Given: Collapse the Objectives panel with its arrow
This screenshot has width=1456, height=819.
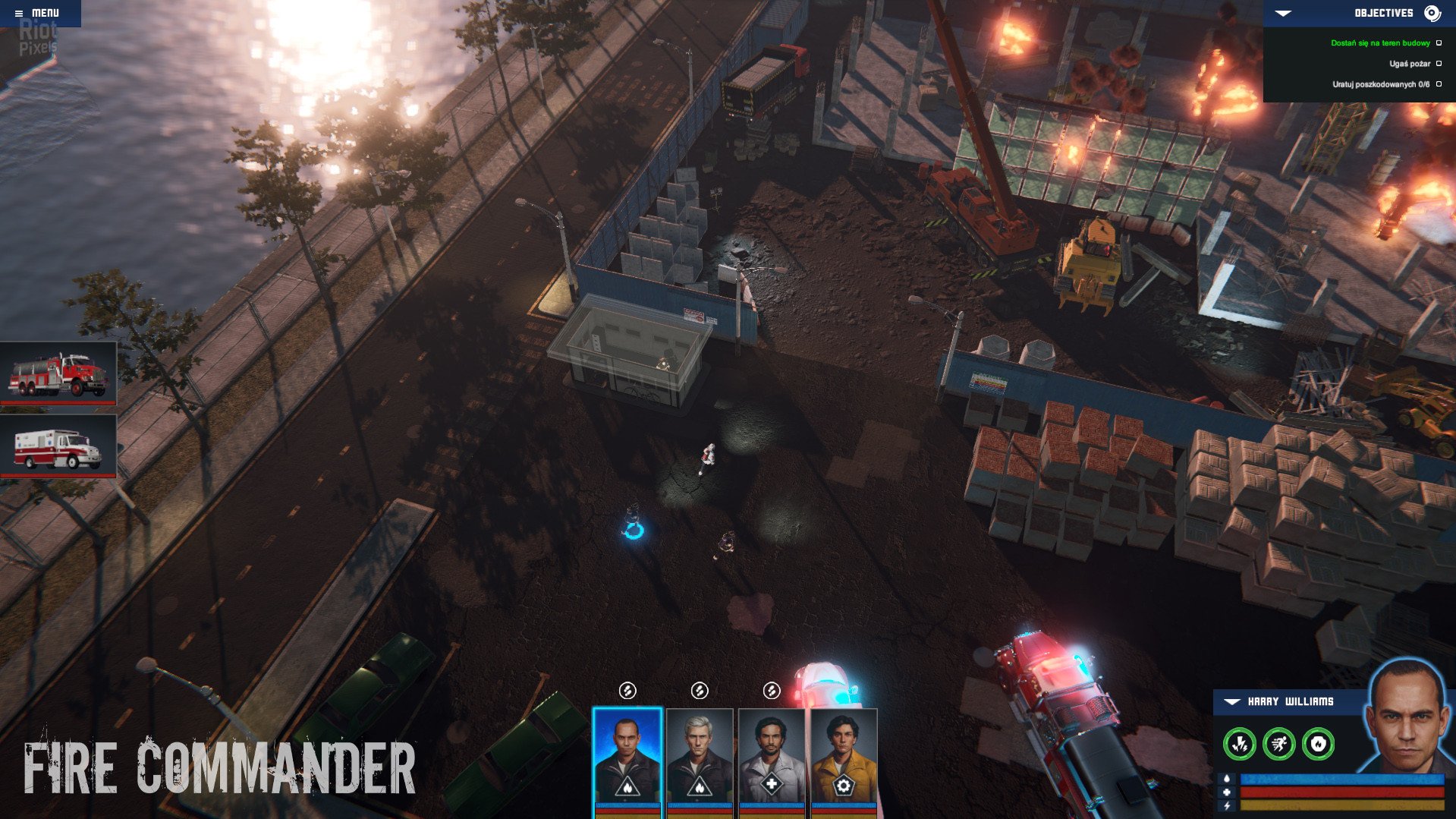Looking at the screenshot, I should point(1283,13).
